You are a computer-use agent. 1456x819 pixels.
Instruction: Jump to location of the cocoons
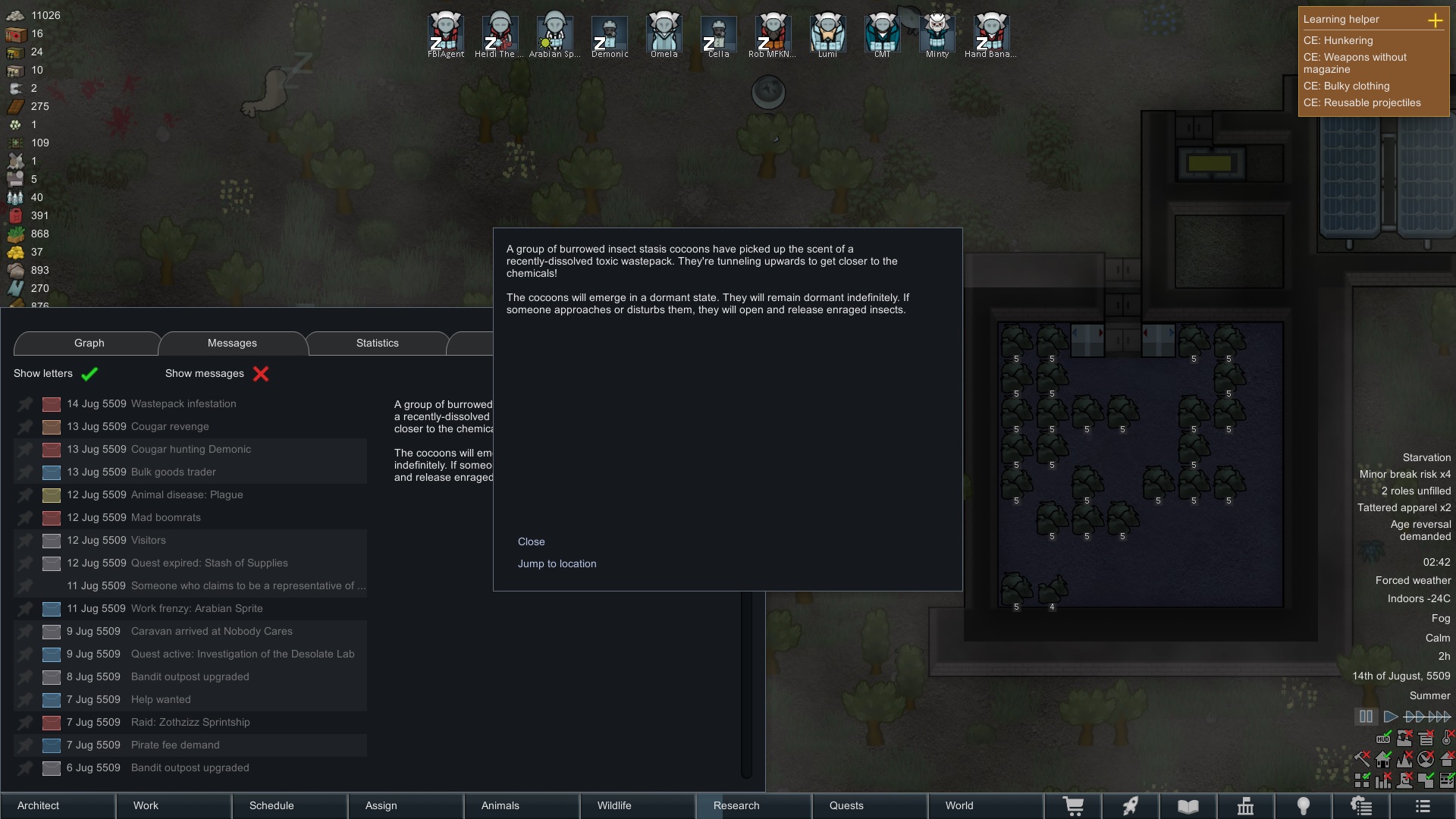[557, 563]
